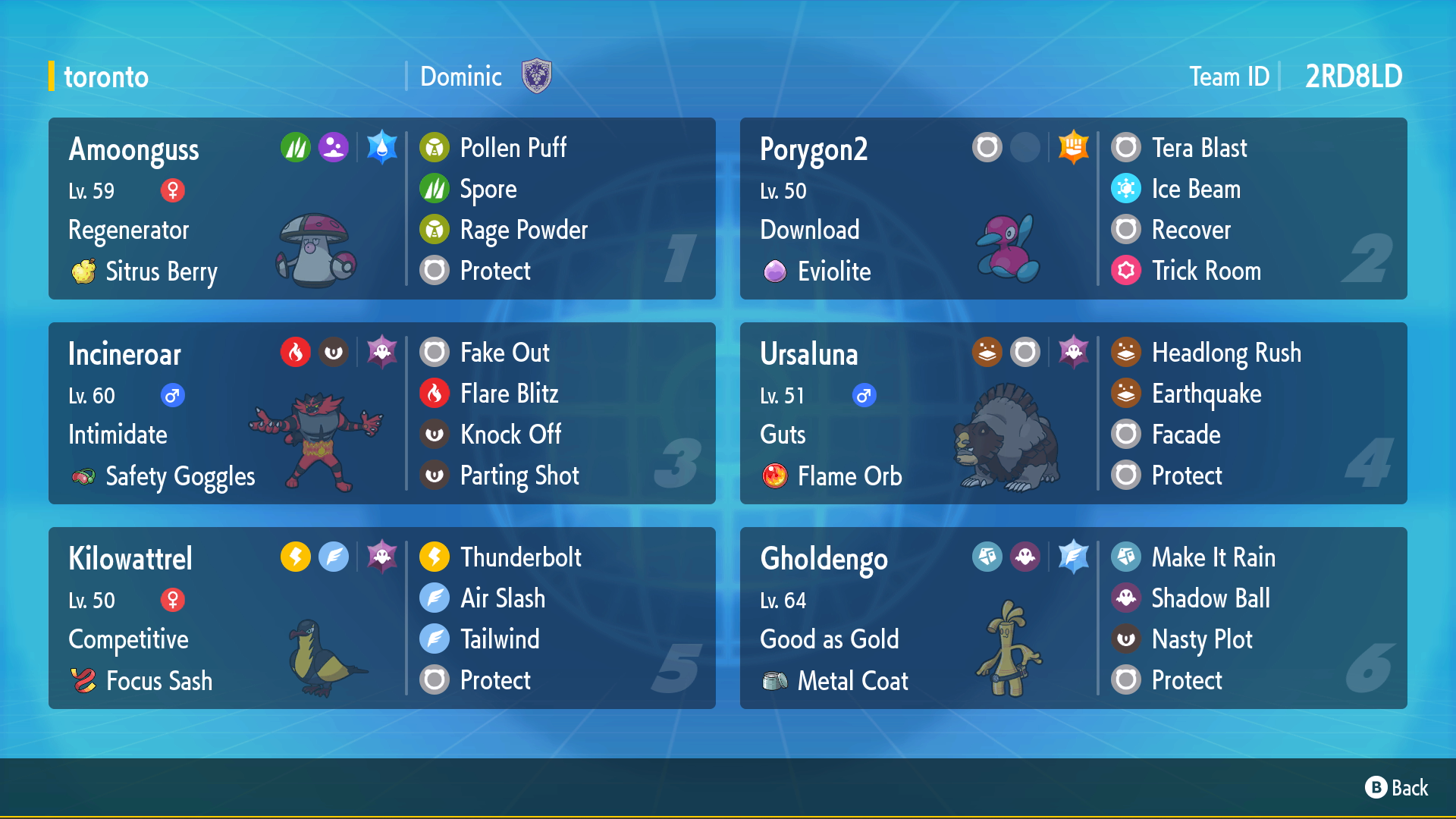Choose Ursaluna's Headlong Rush move
1456x819 pixels.
point(1225,353)
